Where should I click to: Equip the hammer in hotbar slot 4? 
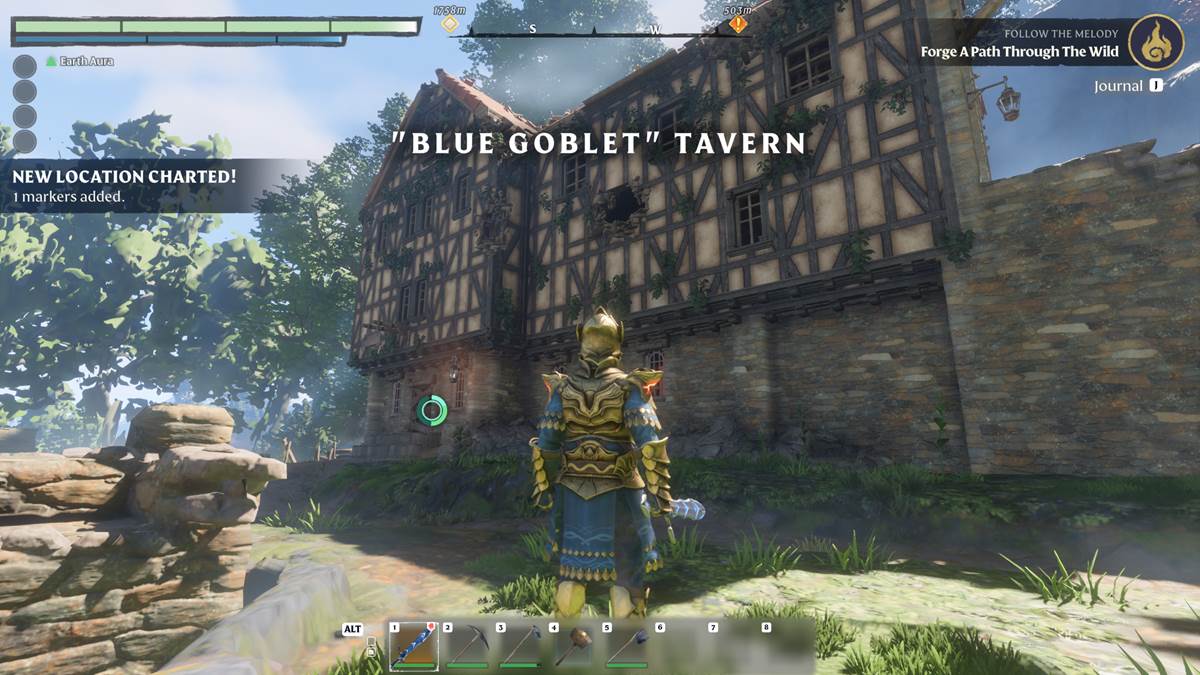(x=573, y=646)
